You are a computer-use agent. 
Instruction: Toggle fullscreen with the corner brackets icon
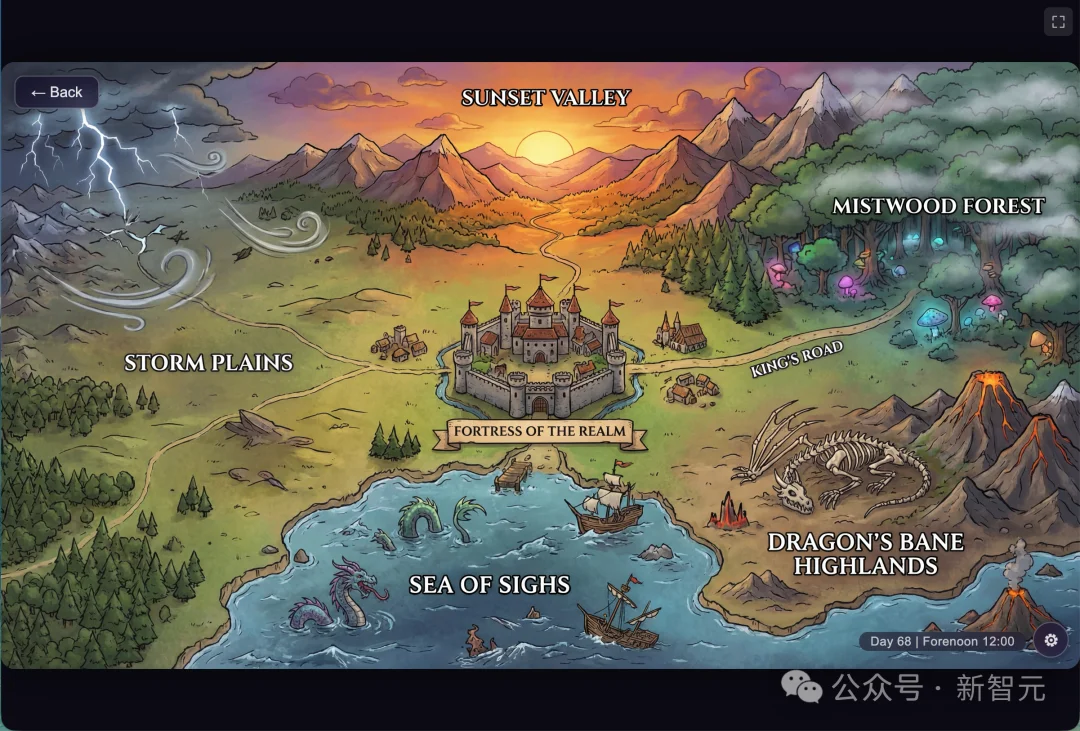pos(1058,22)
